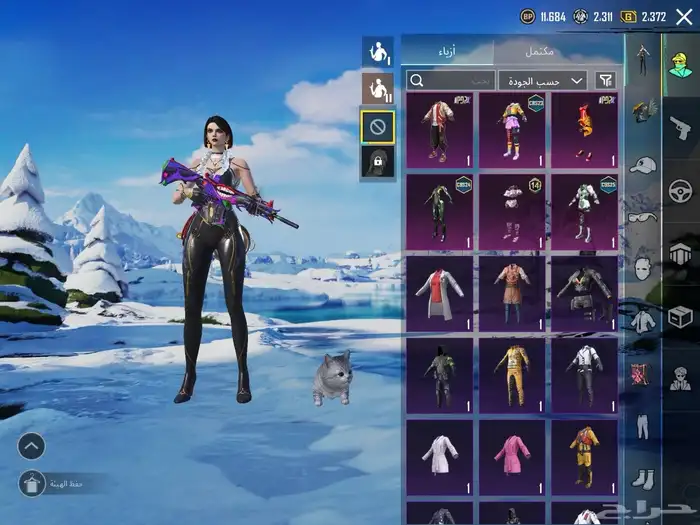This screenshot has height=525, width=700.
Task: Select the yellow tracksuit outfit
Action: click(x=512, y=375)
